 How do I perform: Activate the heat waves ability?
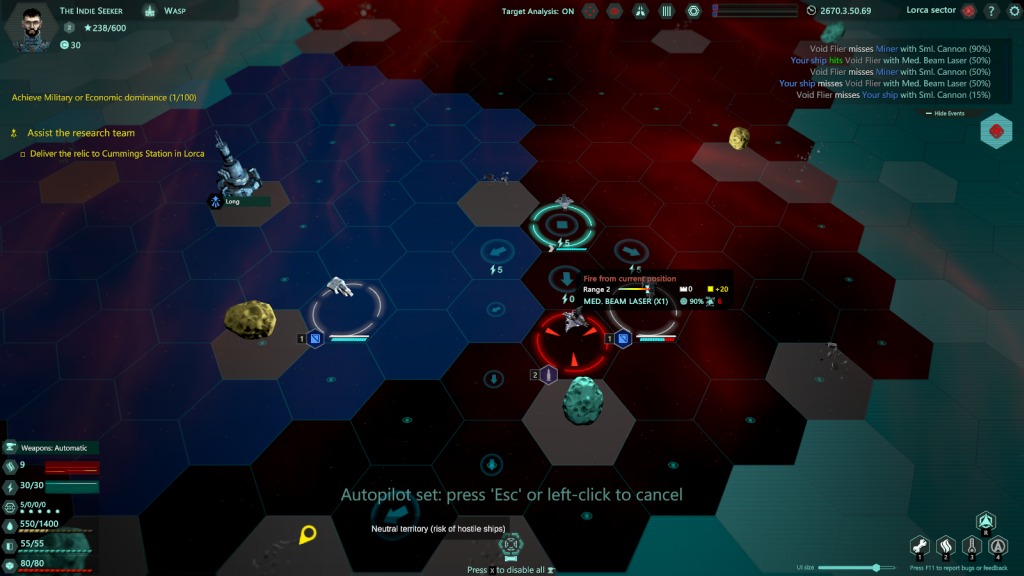click(x=945, y=546)
